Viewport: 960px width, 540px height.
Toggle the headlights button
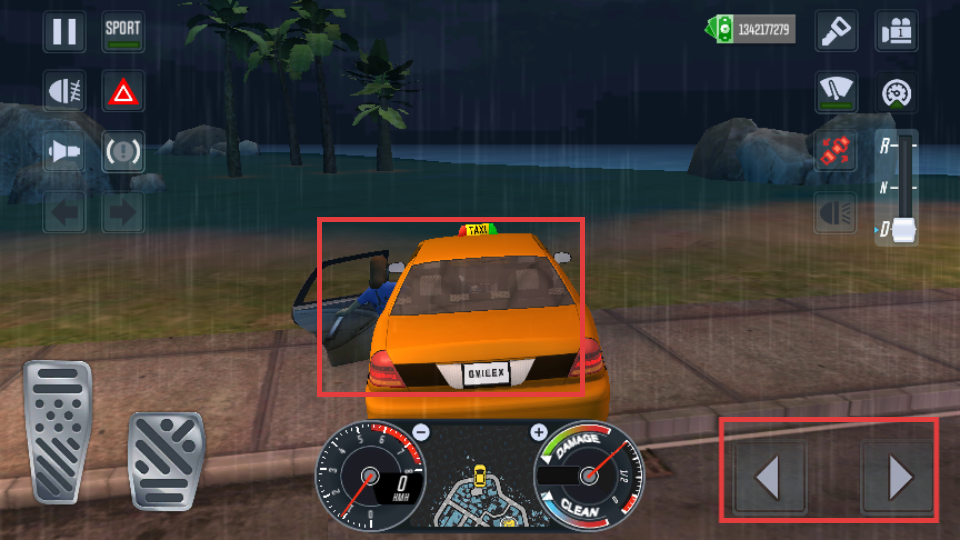835,212
